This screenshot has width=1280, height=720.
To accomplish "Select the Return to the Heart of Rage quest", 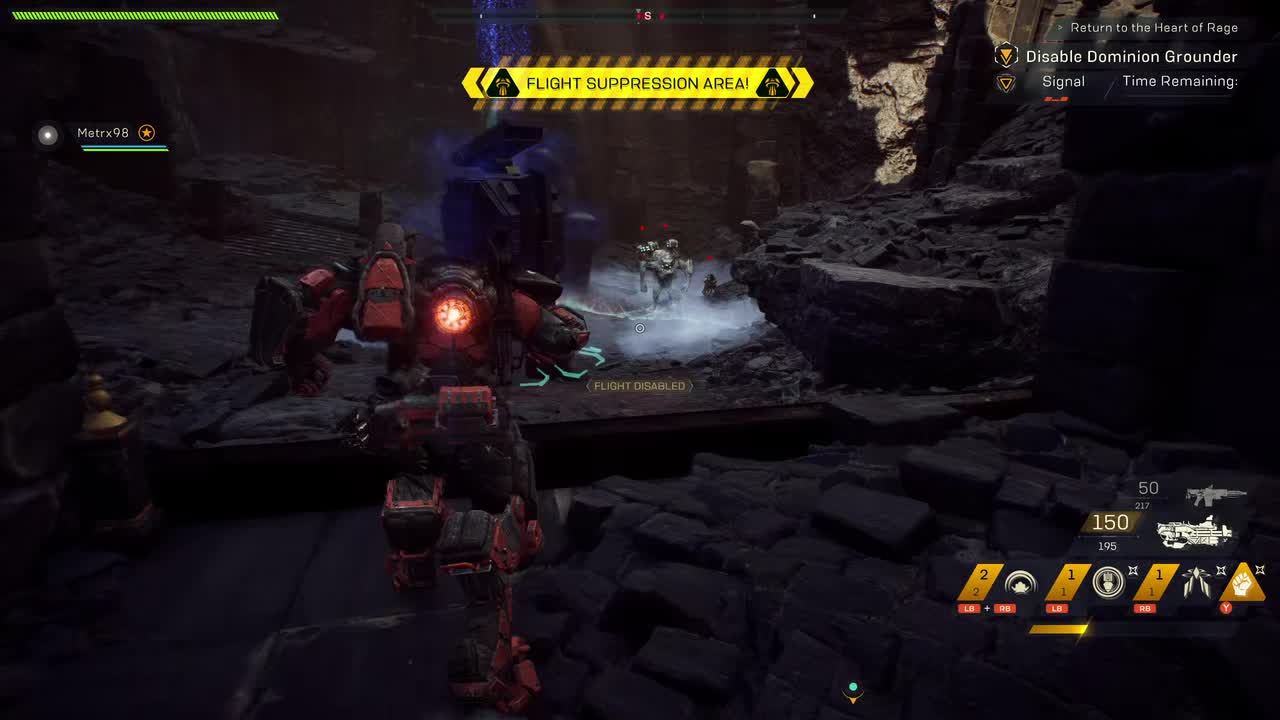I will tap(1153, 27).
